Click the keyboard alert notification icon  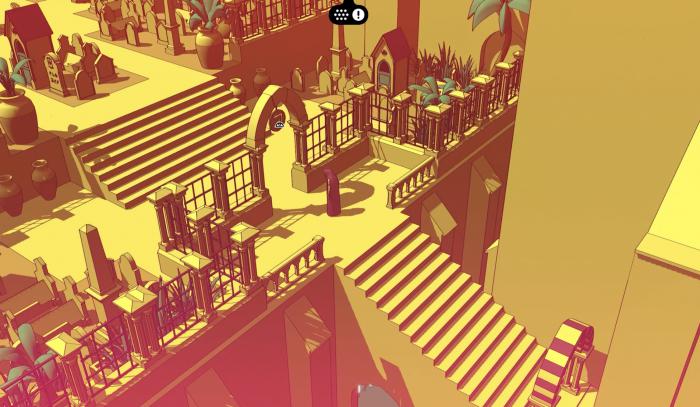point(348,14)
